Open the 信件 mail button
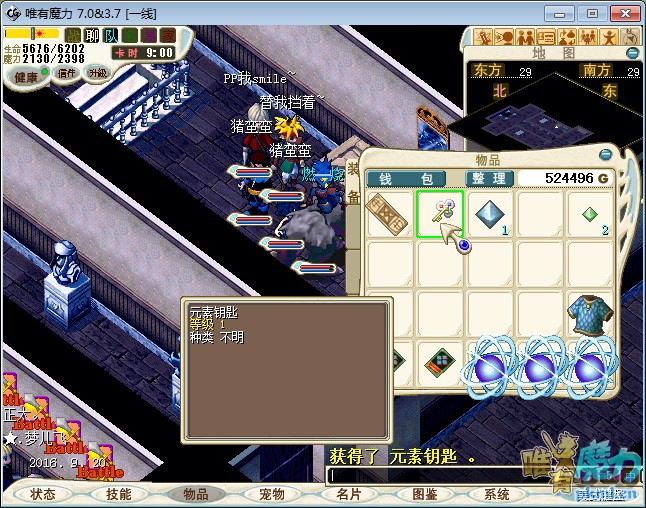646x508 pixels. (x=67, y=73)
